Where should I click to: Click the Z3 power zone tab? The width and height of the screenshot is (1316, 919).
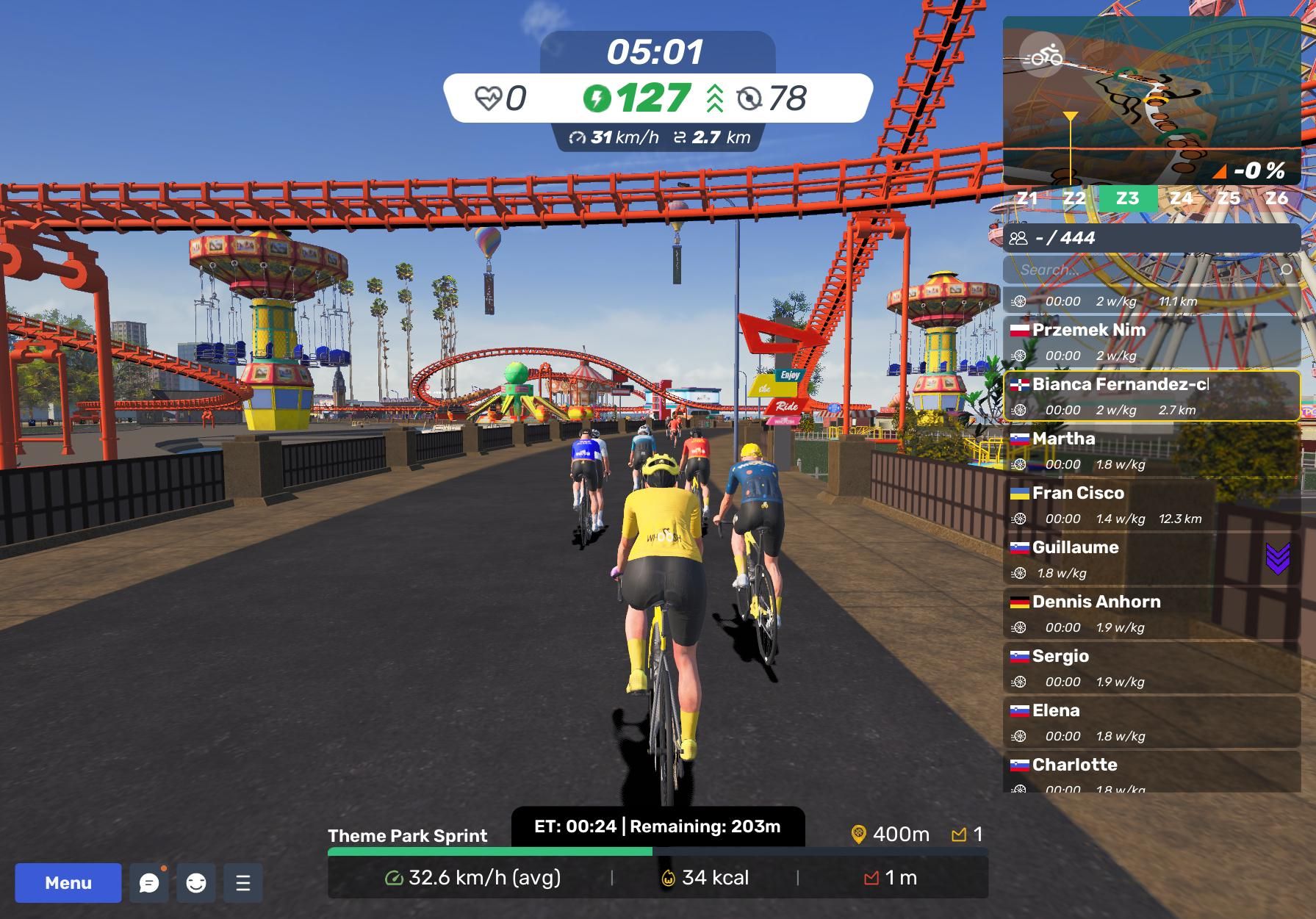pyautogui.click(x=1127, y=198)
